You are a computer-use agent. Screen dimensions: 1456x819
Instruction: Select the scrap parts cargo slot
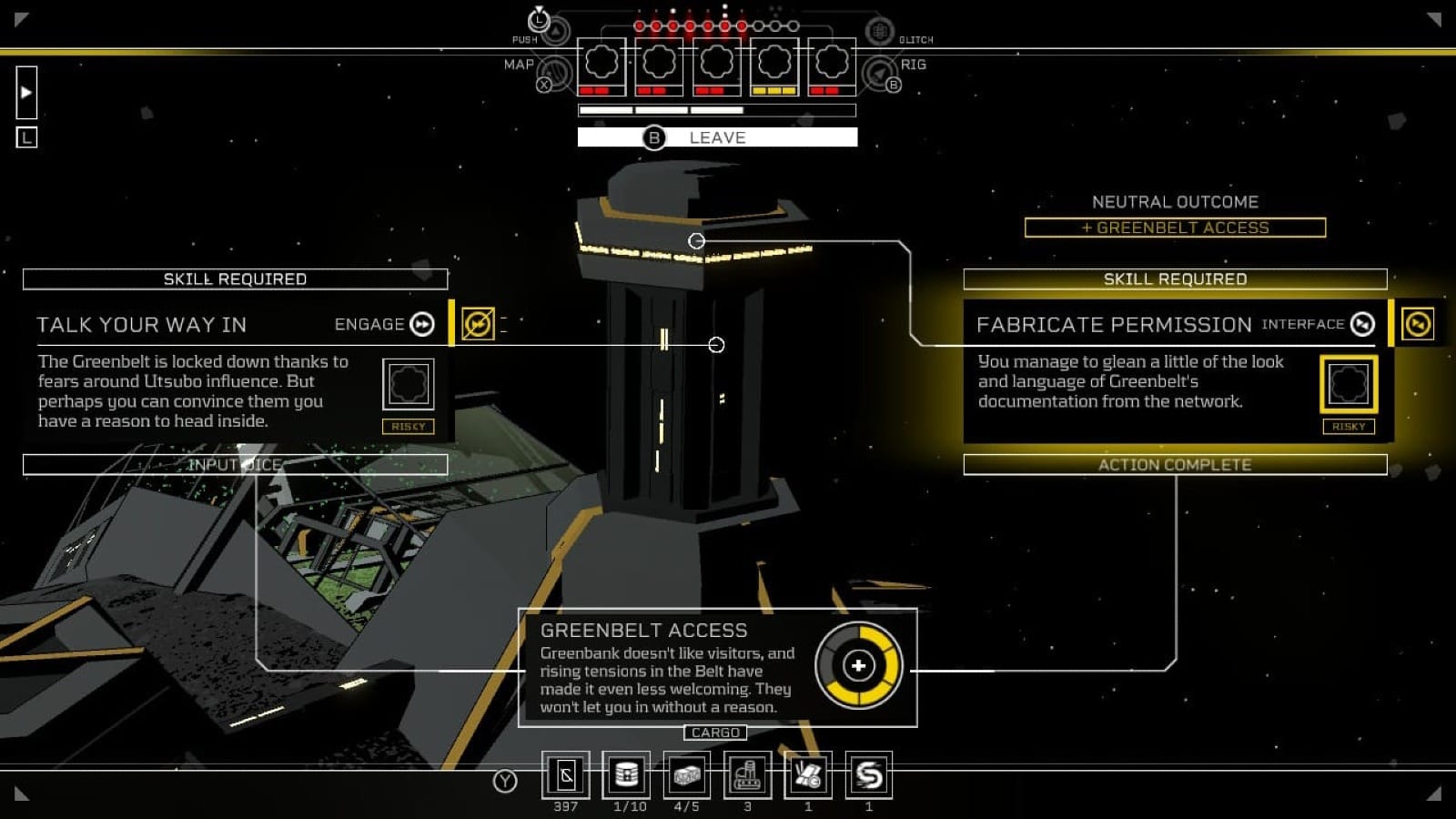[807, 775]
